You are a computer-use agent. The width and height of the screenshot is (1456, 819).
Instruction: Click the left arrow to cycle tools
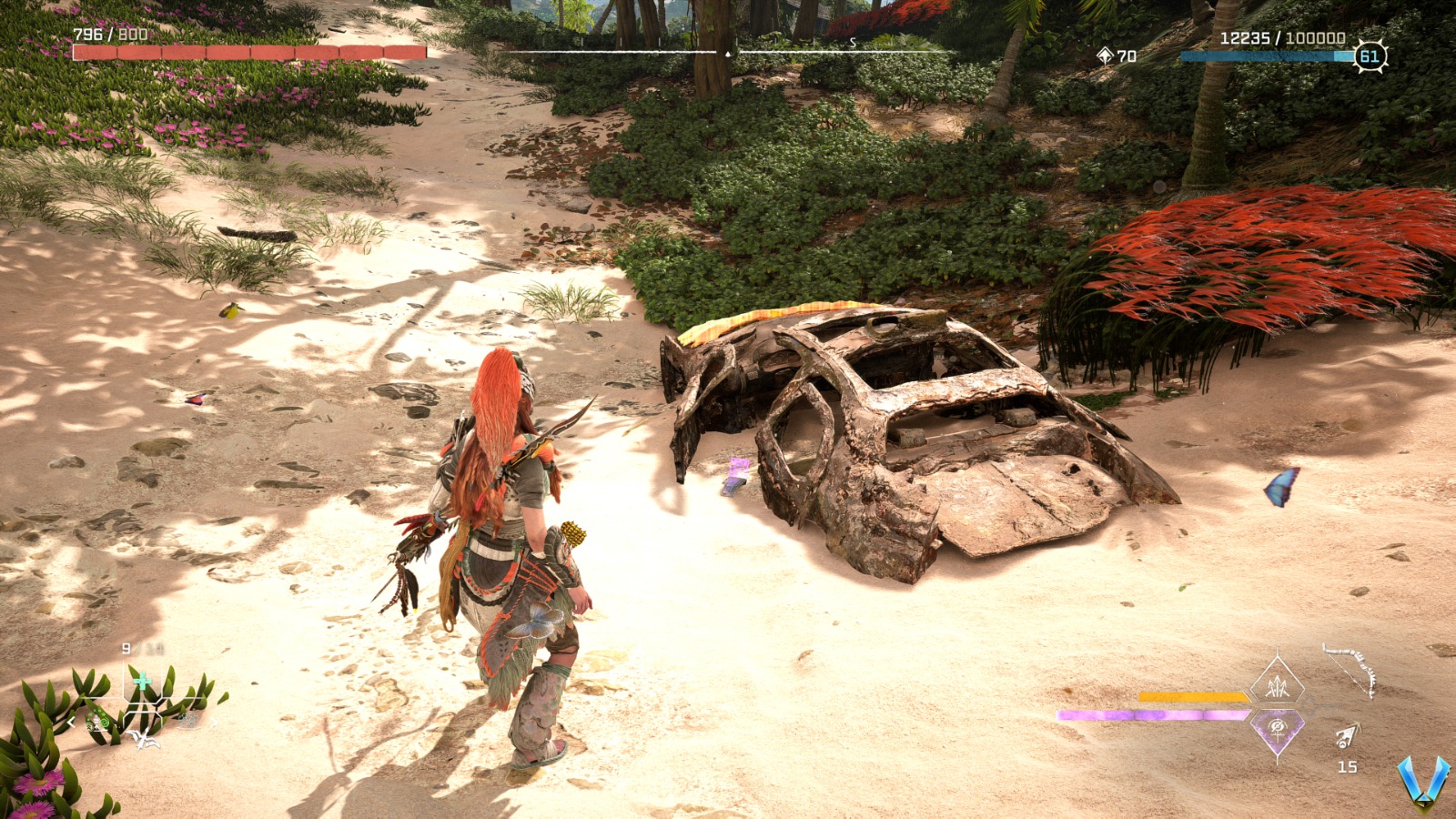(x=71, y=722)
